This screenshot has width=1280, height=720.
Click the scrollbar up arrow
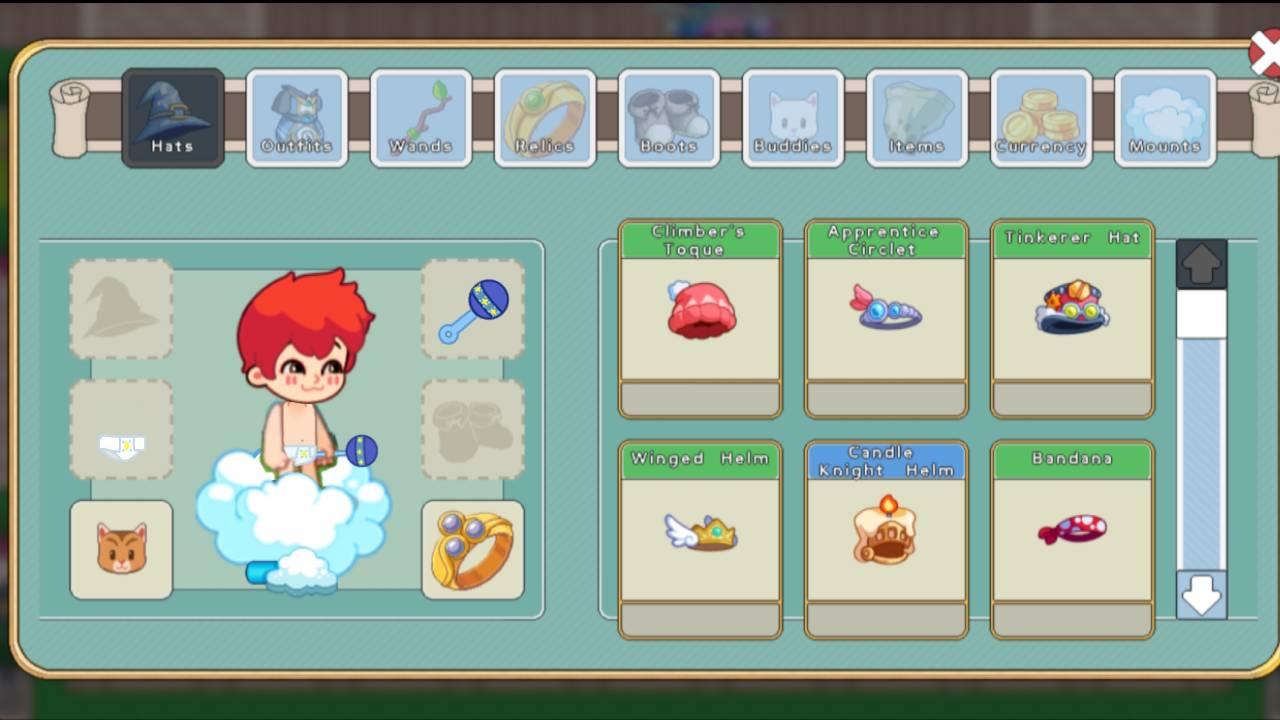tap(1200, 263)
